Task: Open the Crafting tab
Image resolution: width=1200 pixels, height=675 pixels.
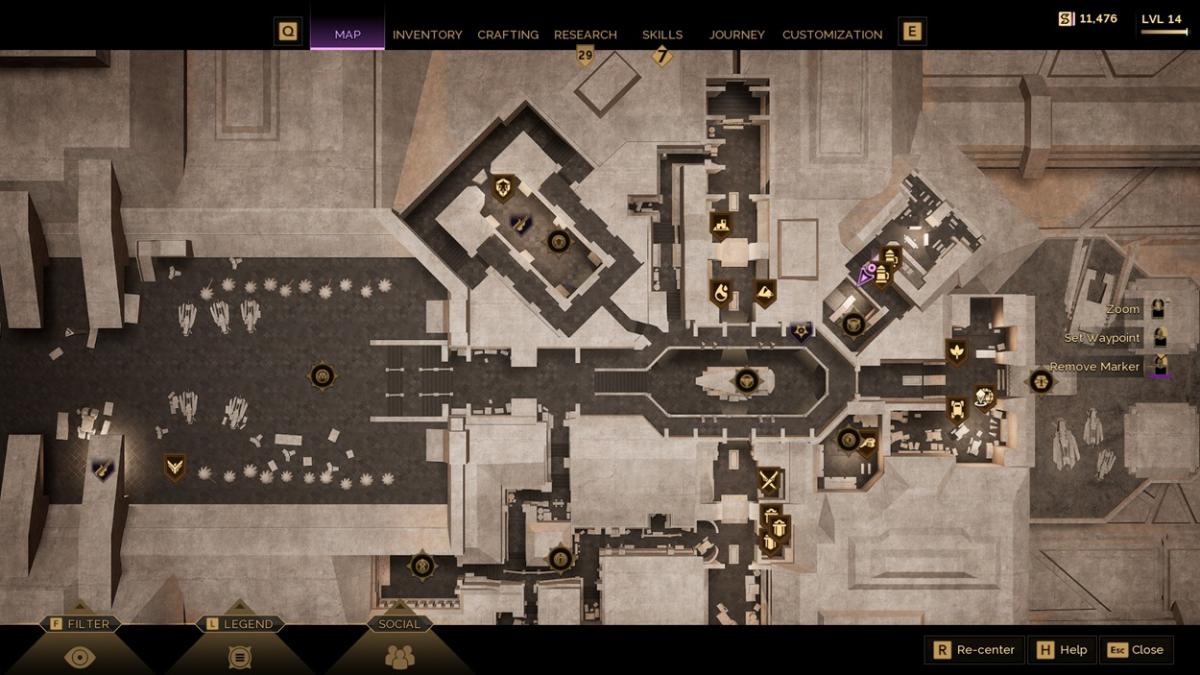Action: pyautogui.click(x=508, y=34)
